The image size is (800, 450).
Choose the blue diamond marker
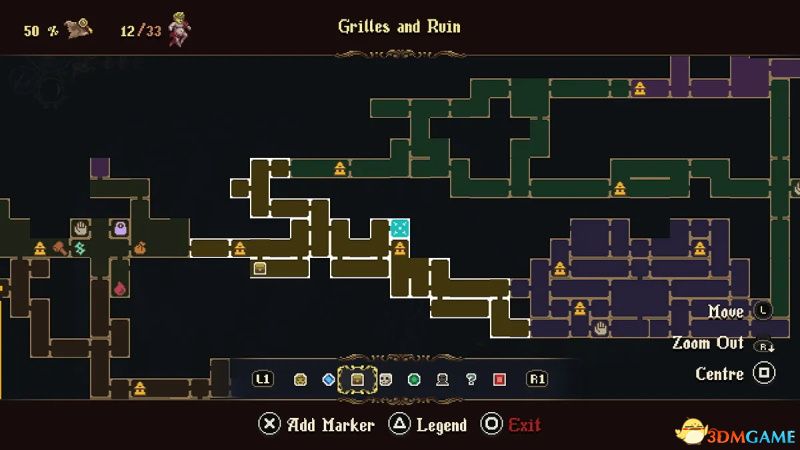[328, 380]
